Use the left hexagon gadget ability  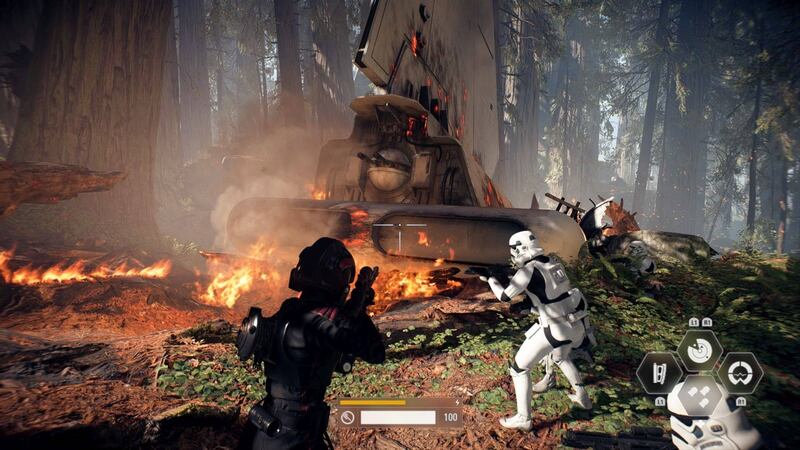coord(659,373)
